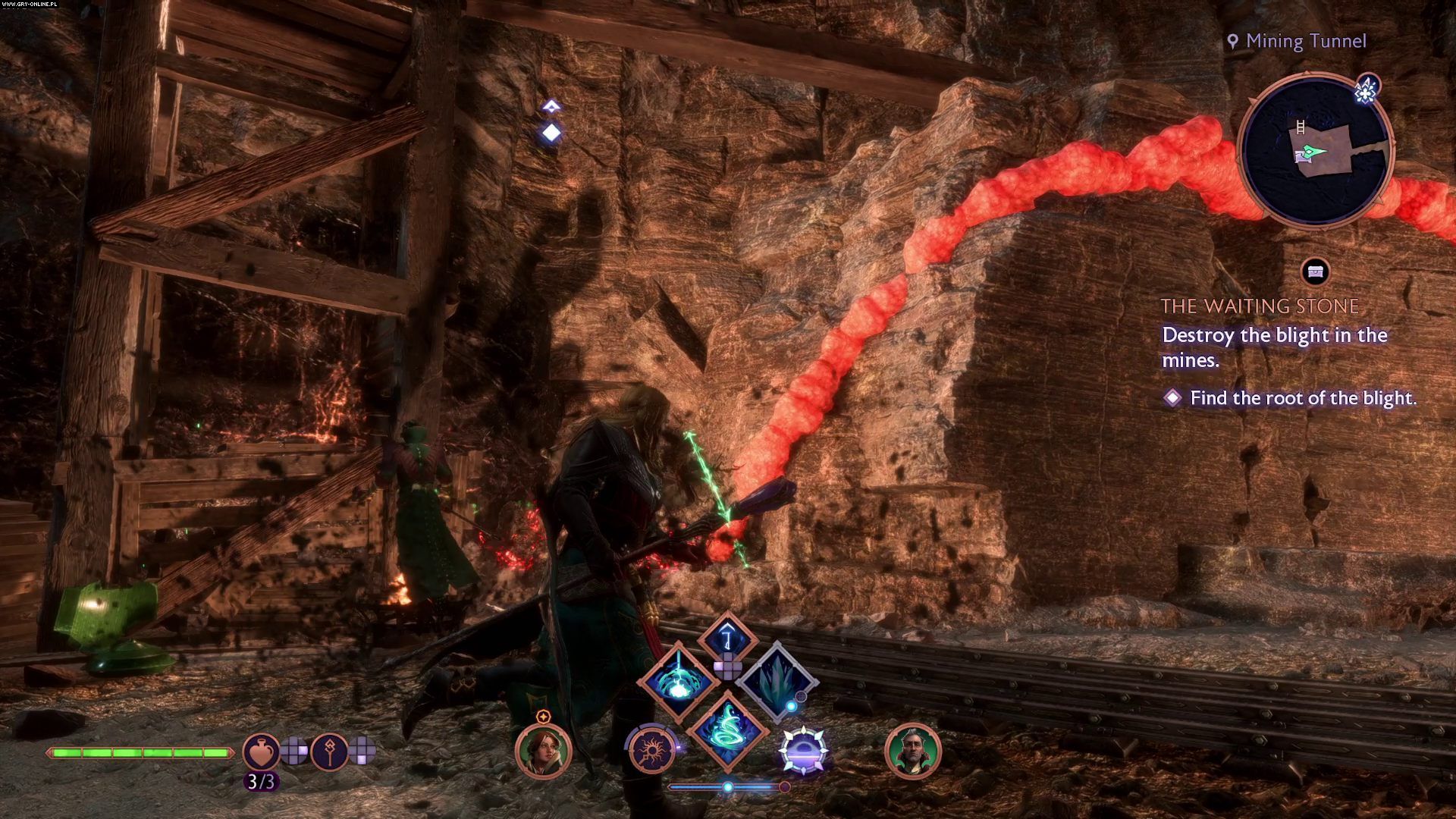Click the sun-burst staff icon

652,751
